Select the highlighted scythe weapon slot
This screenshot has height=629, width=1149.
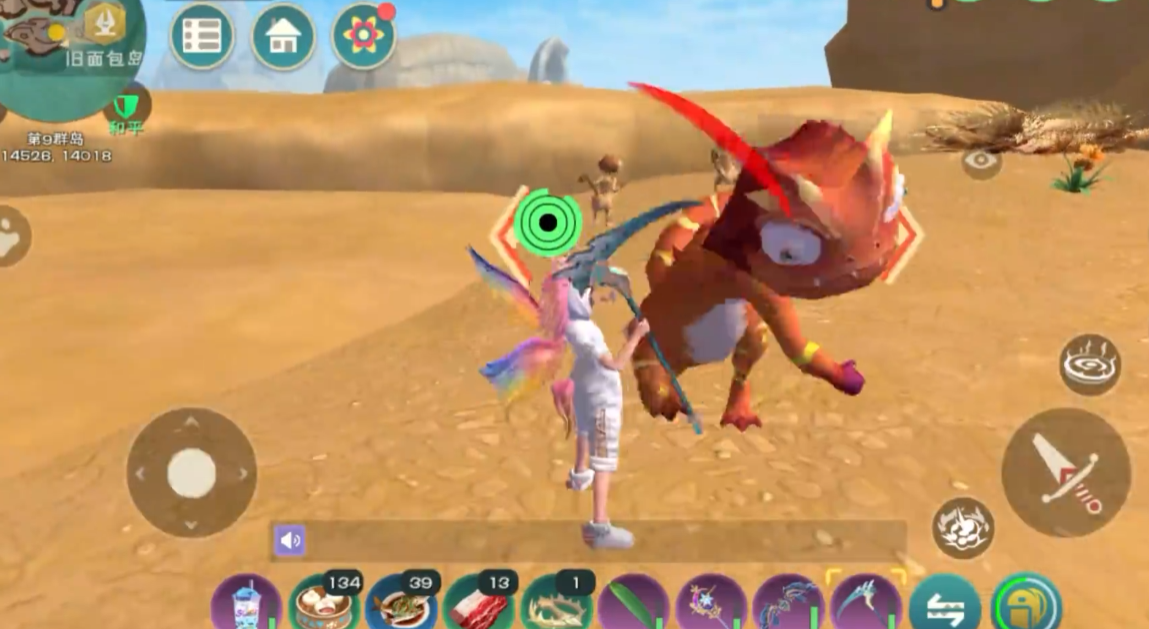click(866, 604)
